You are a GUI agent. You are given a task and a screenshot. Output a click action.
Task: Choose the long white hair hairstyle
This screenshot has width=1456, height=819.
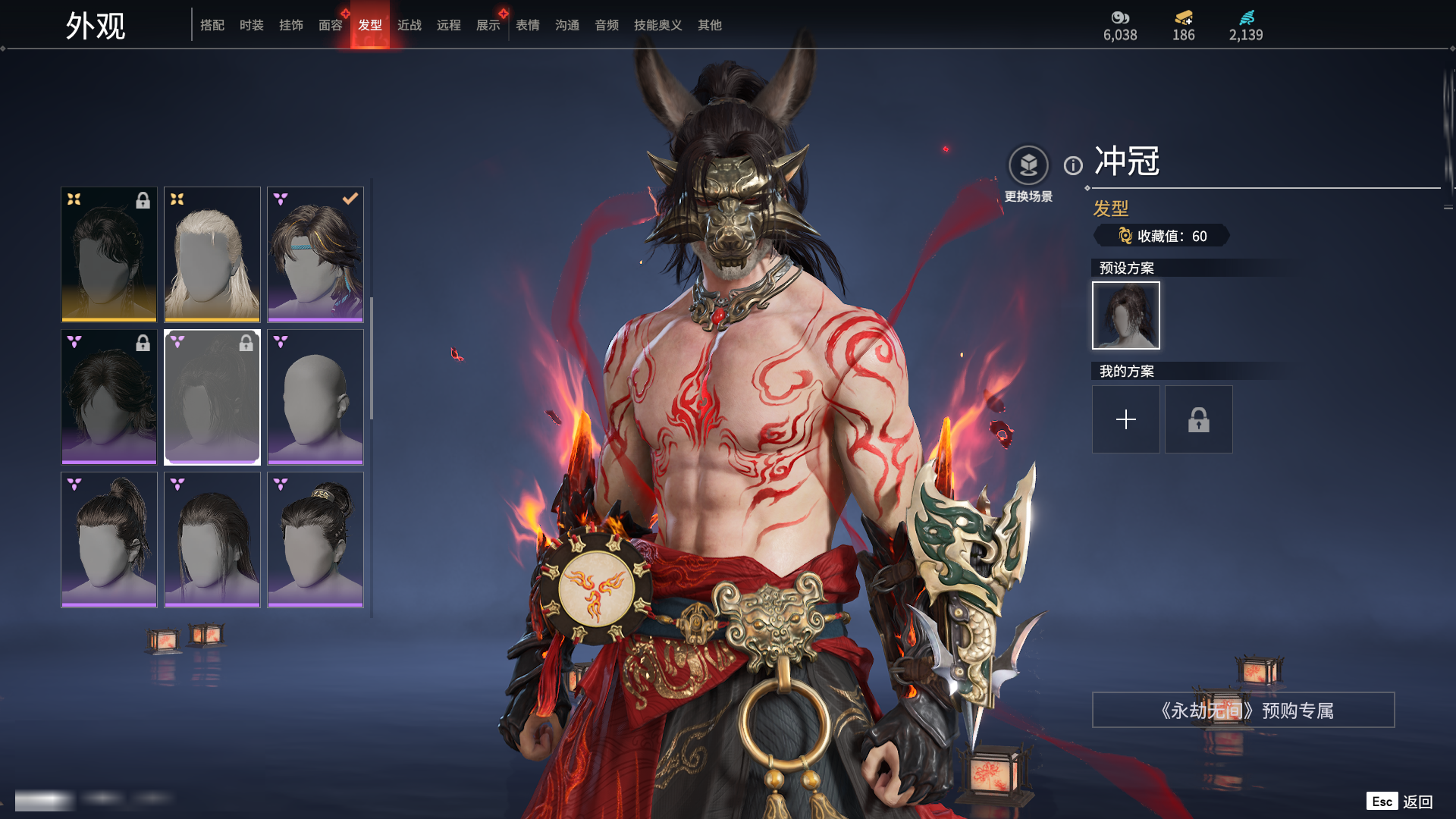[212, 254]
